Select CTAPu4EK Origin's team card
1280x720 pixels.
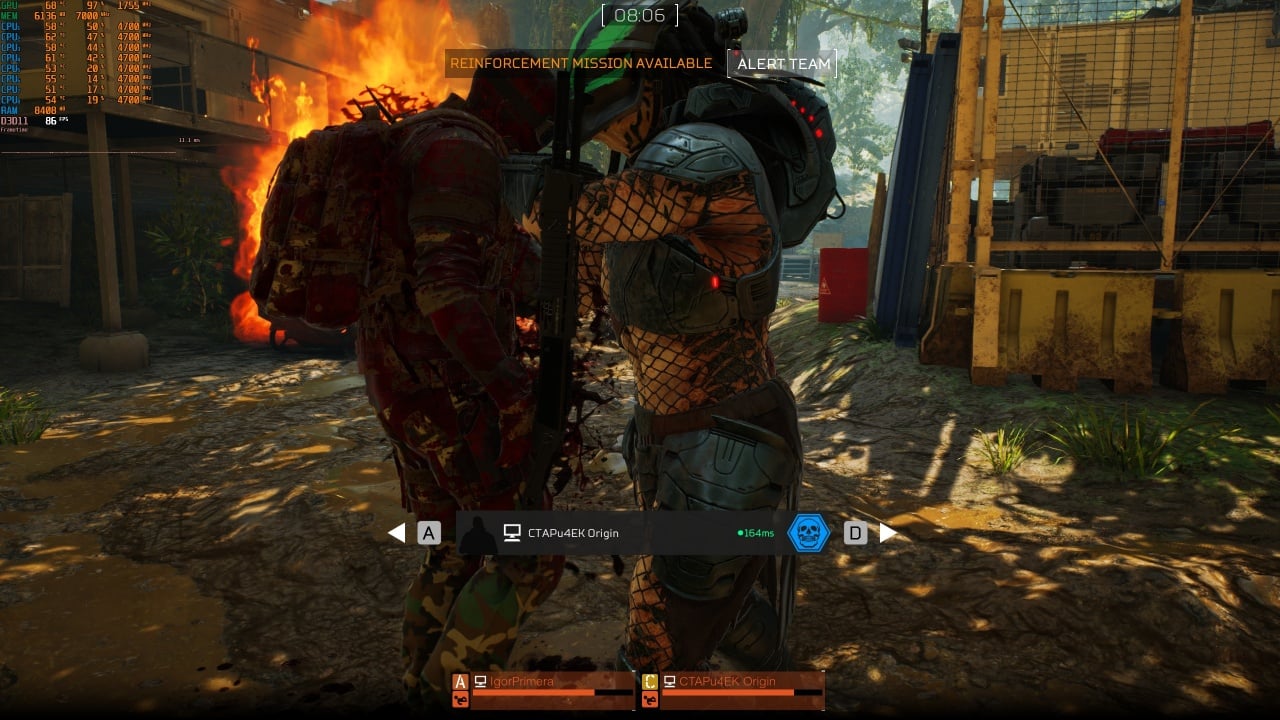733,690
